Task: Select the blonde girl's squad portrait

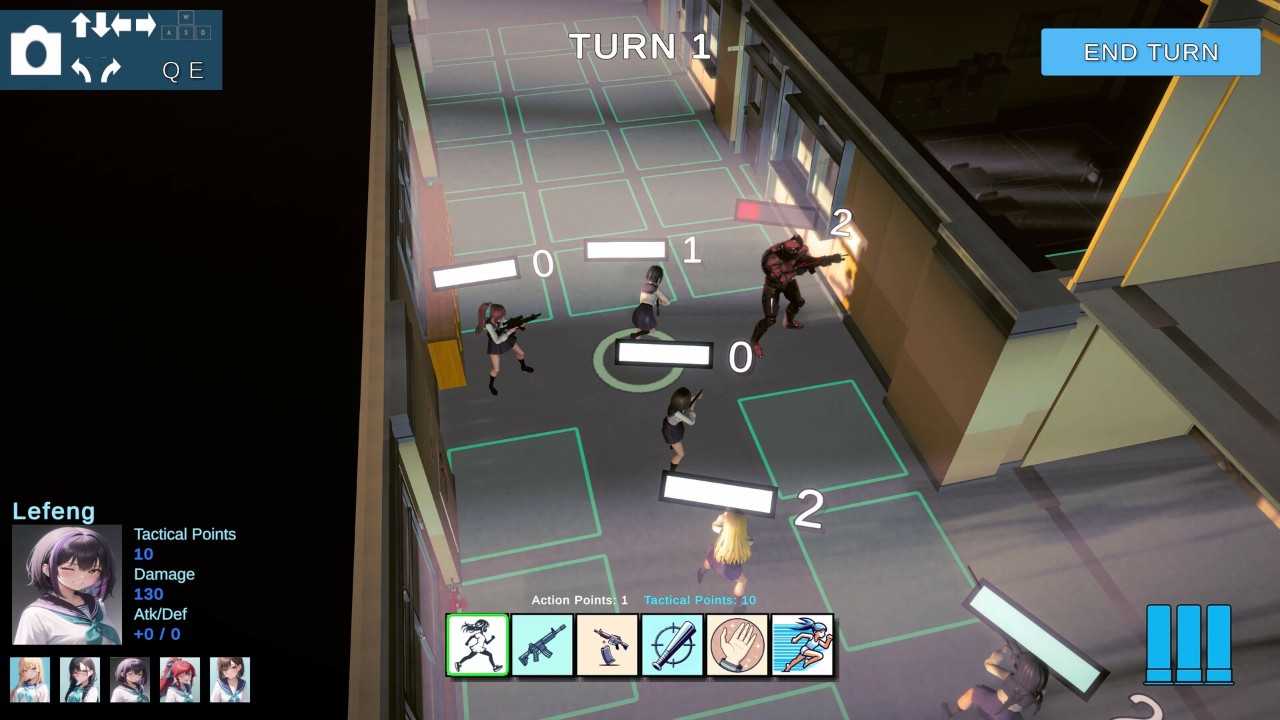Action: click(30, 679)
